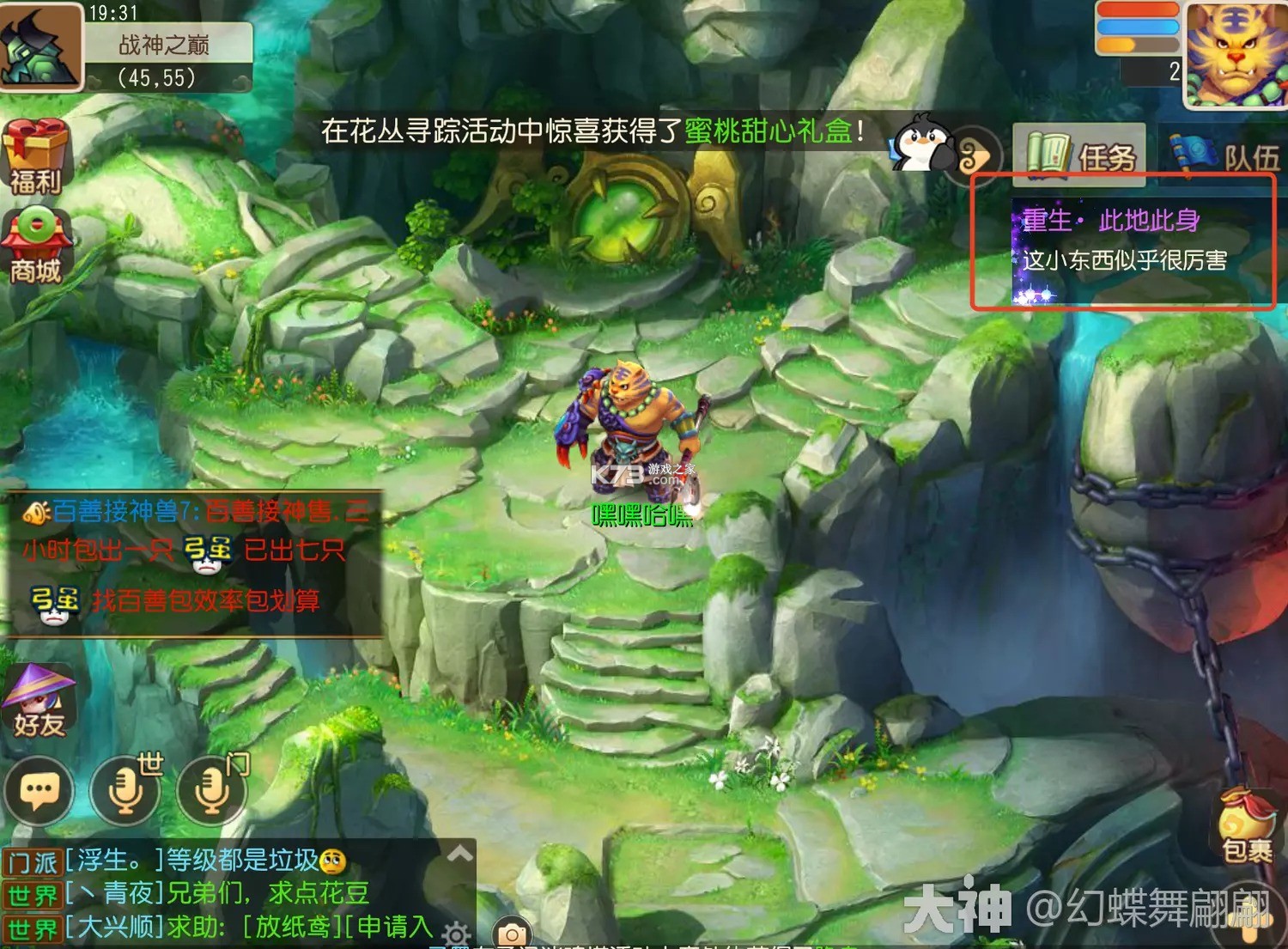This screenshot has width=1288, height=949.
Task: Open the 福利 welfare gift icon
Action: 36,155
